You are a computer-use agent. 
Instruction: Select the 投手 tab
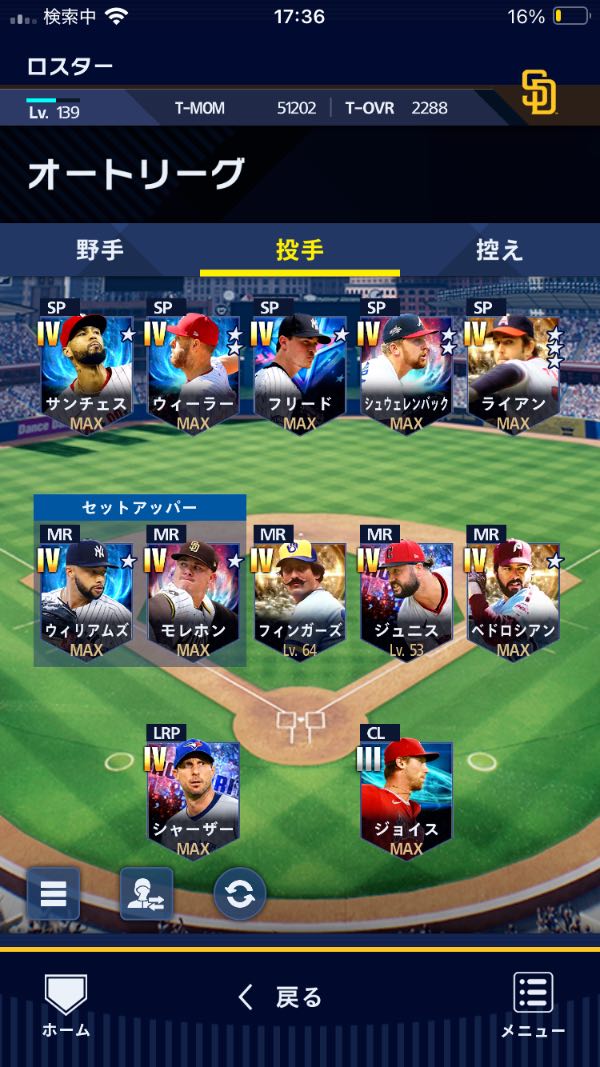coord(300,250)
